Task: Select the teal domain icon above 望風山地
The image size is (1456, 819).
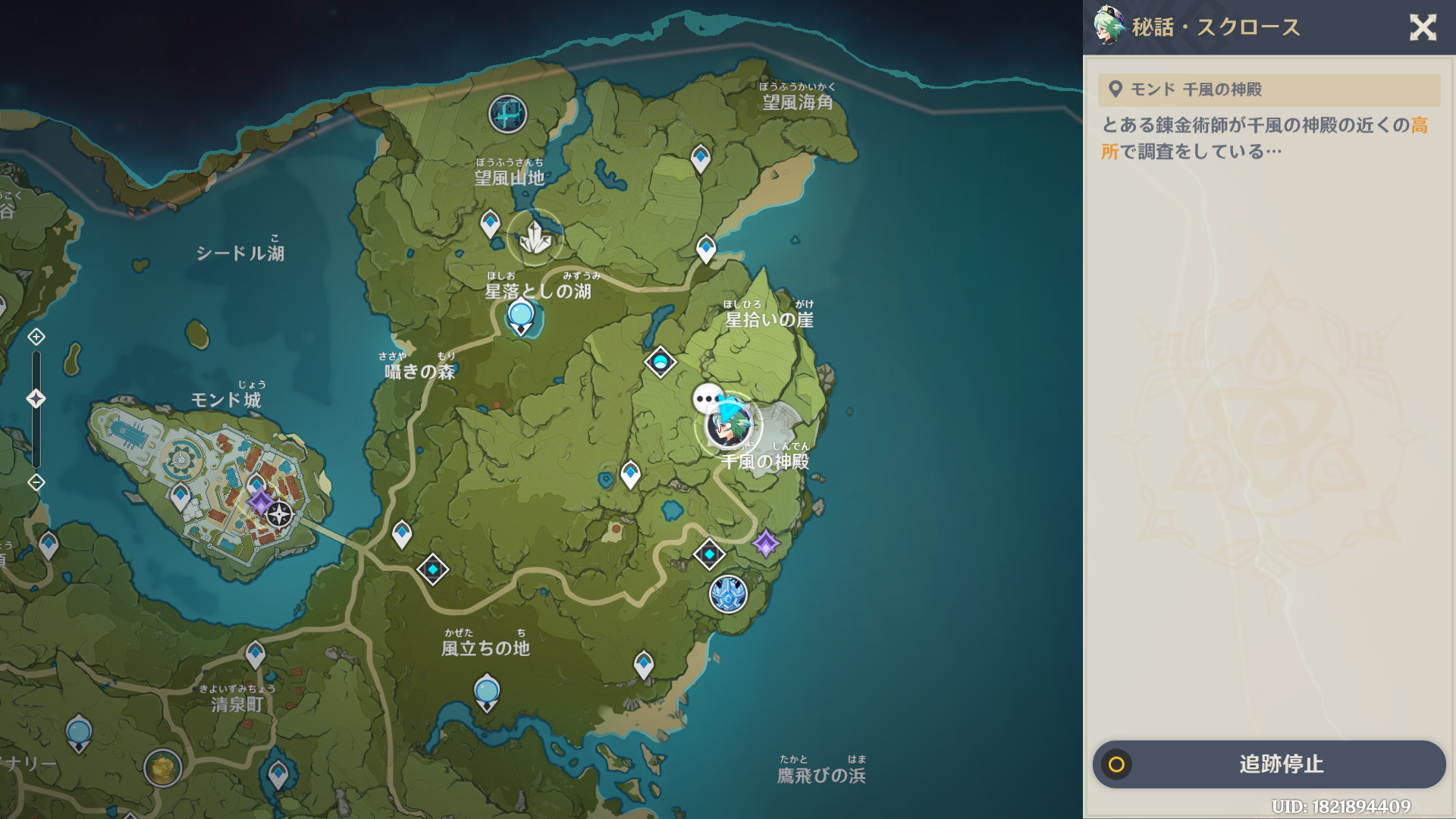Action: click(x=507, y=115)
